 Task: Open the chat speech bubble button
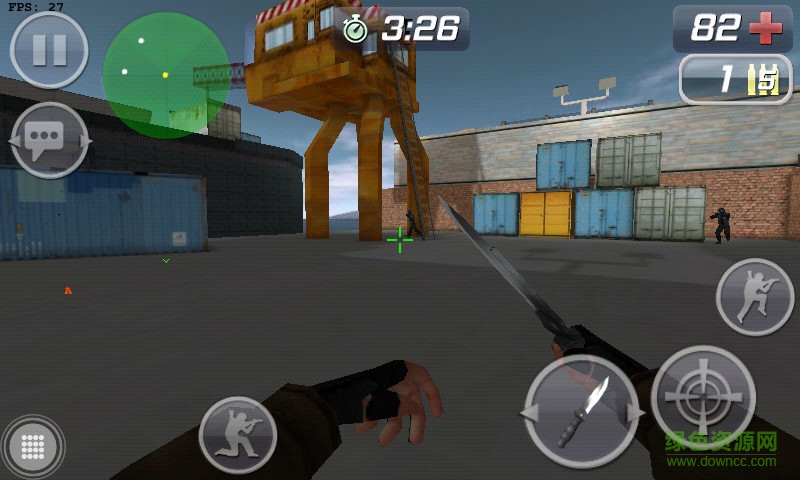(x=49, y=140)
